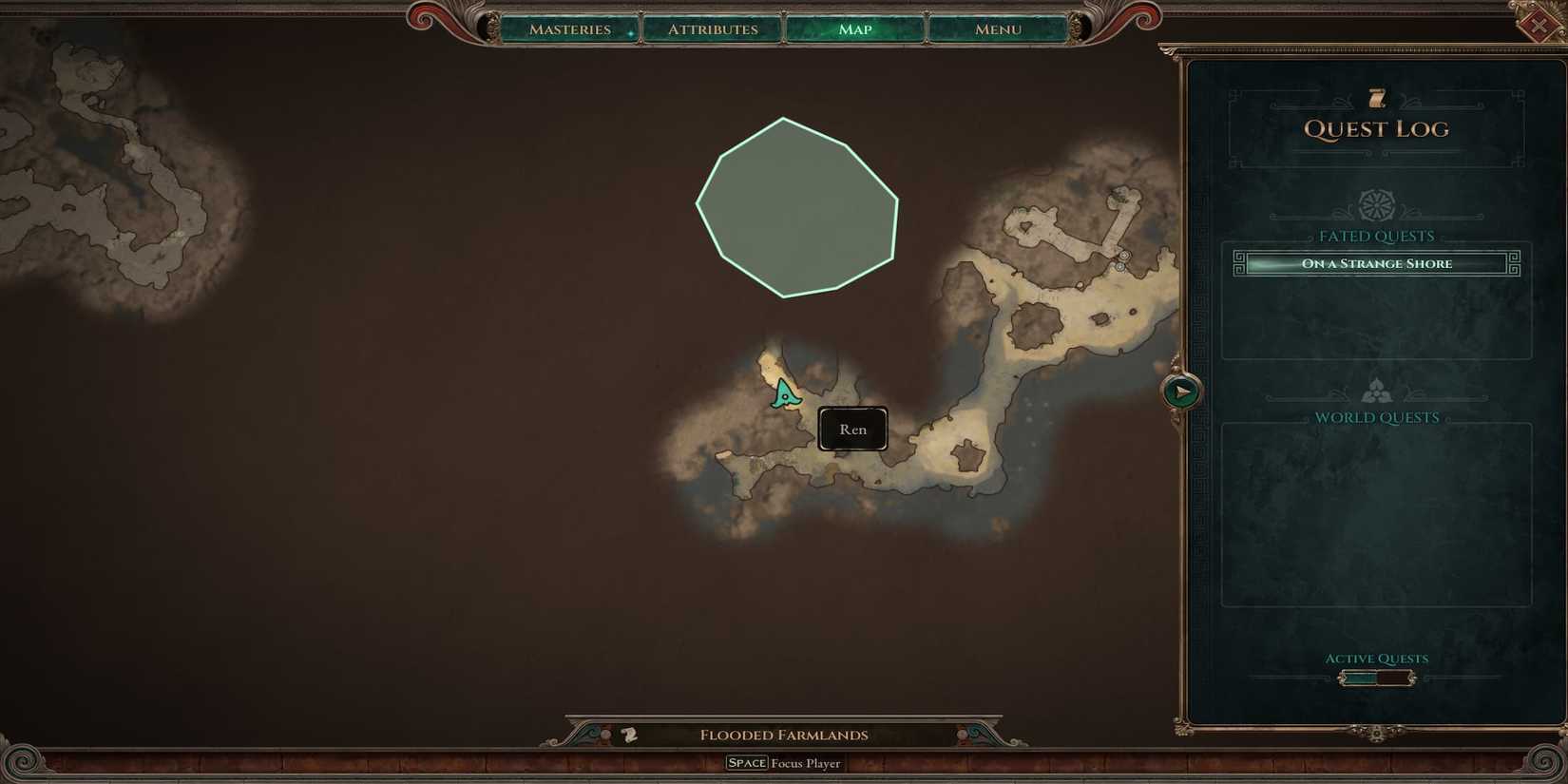Click the notification dot next to Masteries

[x=630, y=33]
